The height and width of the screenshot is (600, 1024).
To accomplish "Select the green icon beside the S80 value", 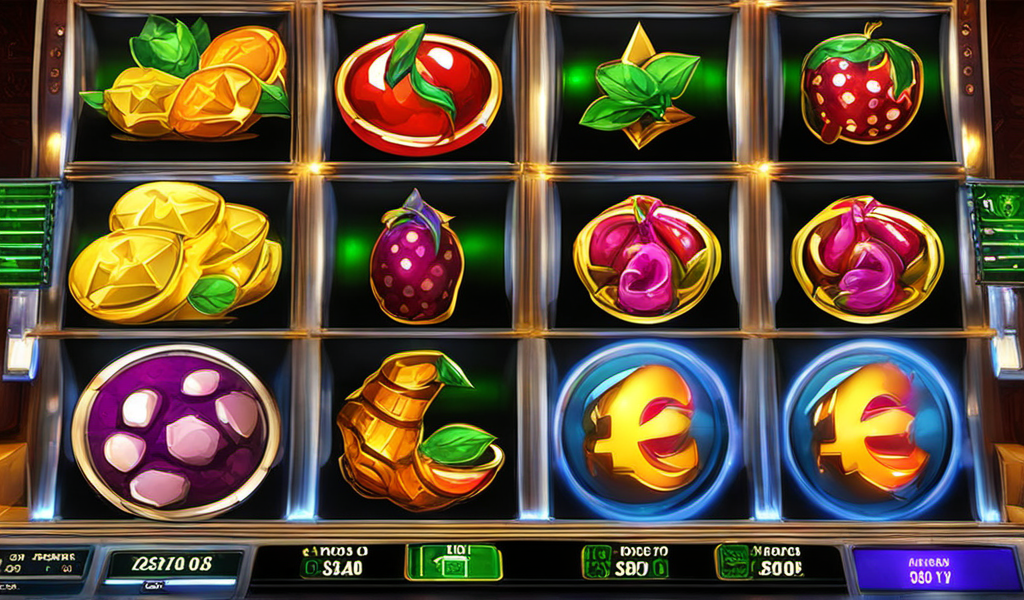I will tap(597, 562).
